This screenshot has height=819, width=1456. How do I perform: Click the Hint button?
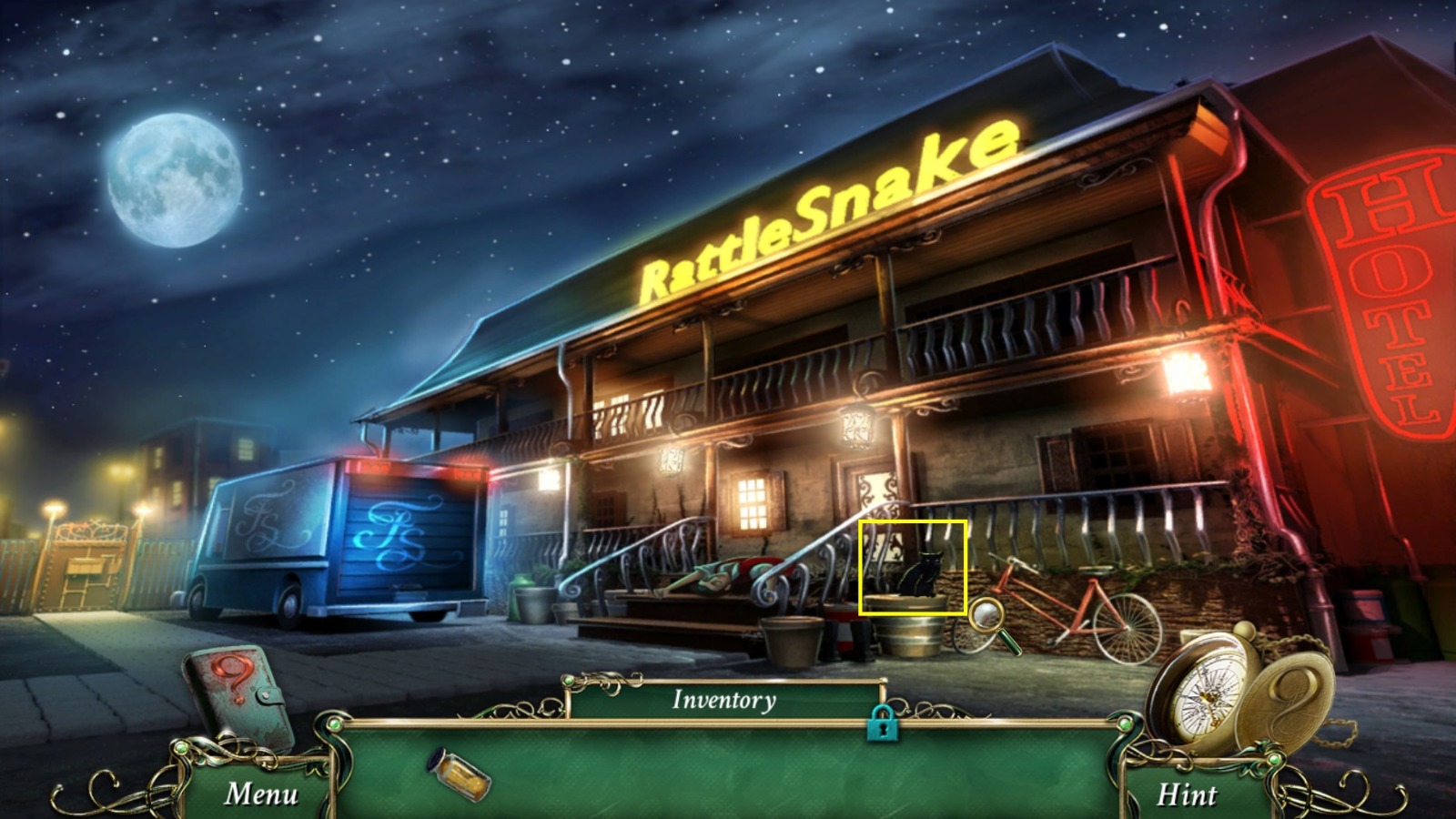[1188, 794]
